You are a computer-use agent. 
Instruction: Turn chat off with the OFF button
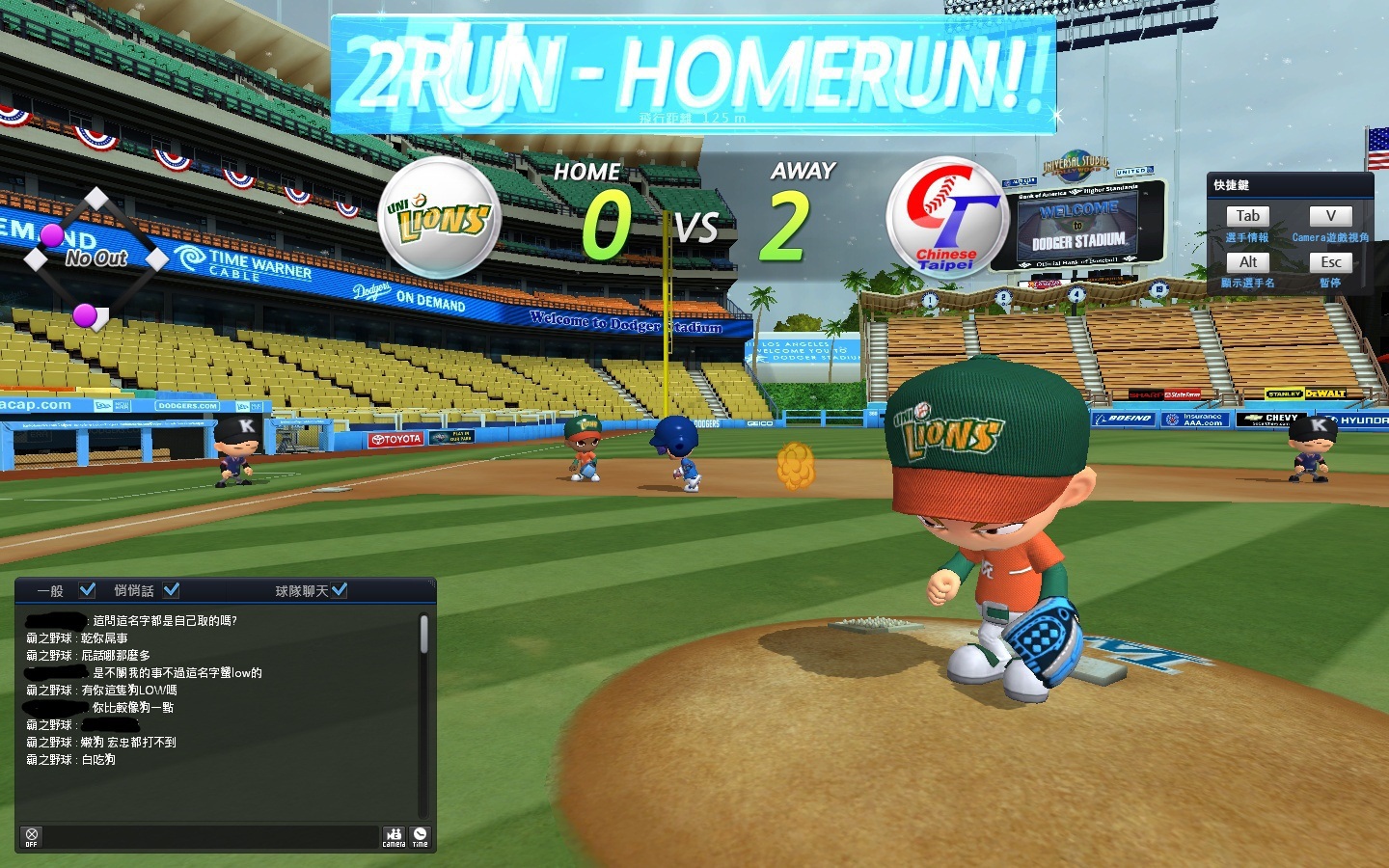tap(32, 836)
